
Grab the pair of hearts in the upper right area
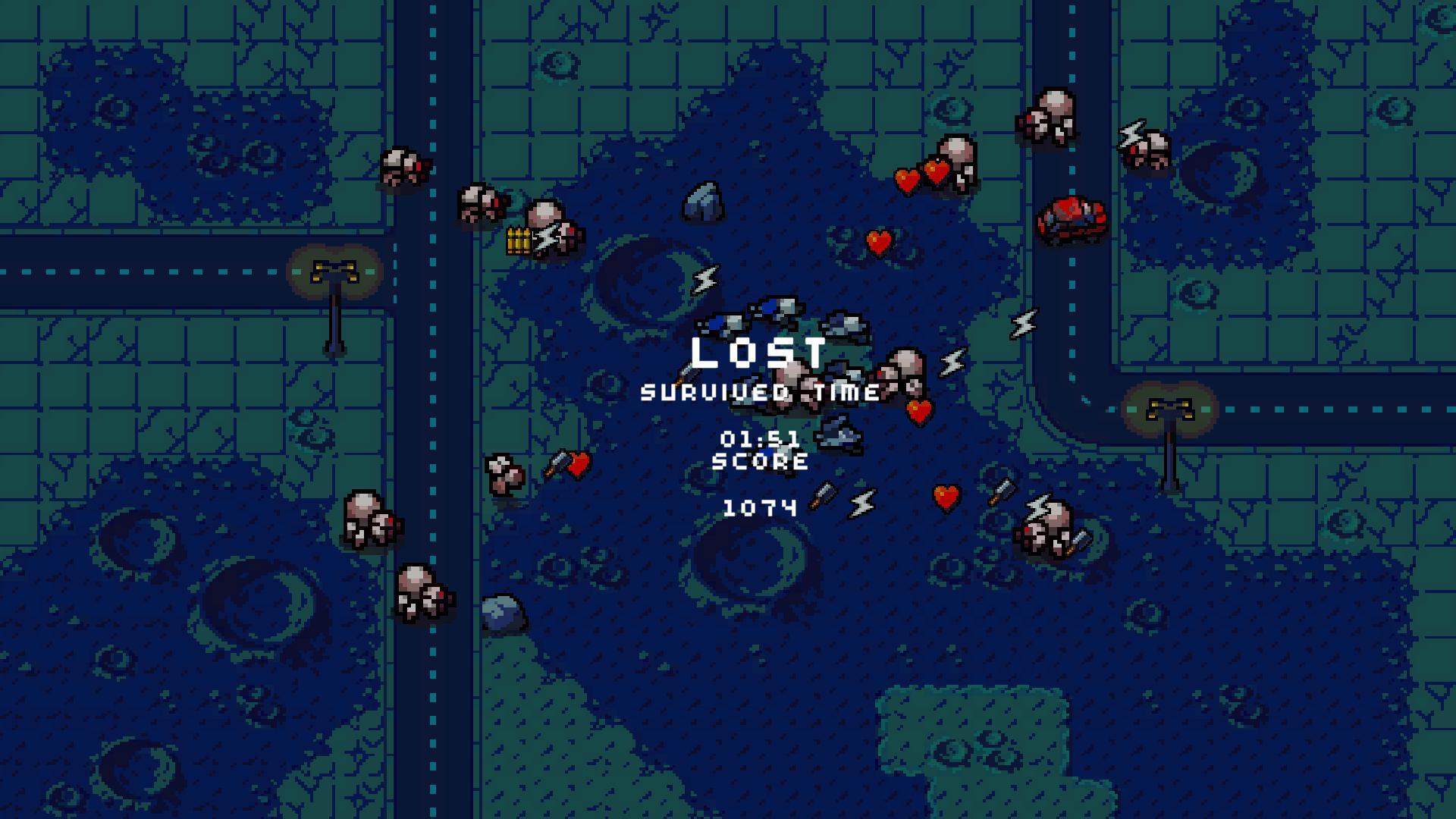(x=920, y=176)
